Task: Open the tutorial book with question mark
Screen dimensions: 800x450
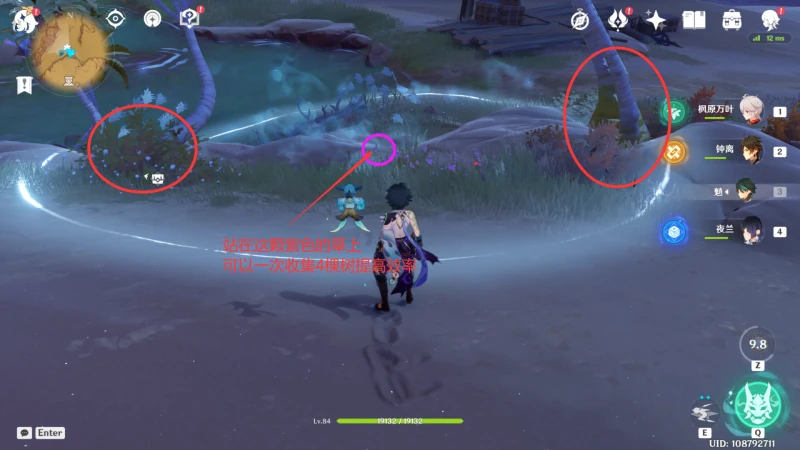Action: tap(189, 18)
